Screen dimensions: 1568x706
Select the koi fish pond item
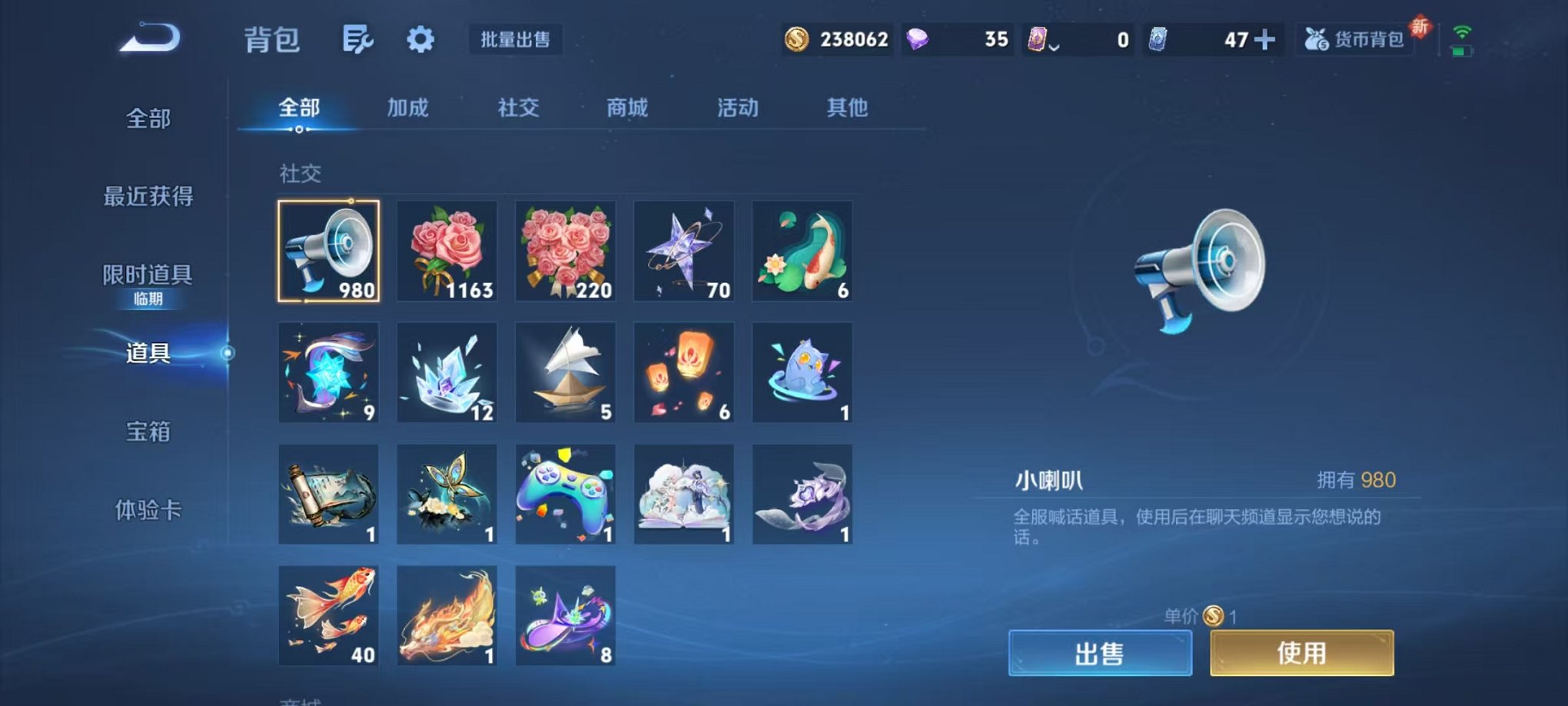click(x=802, y=251)
